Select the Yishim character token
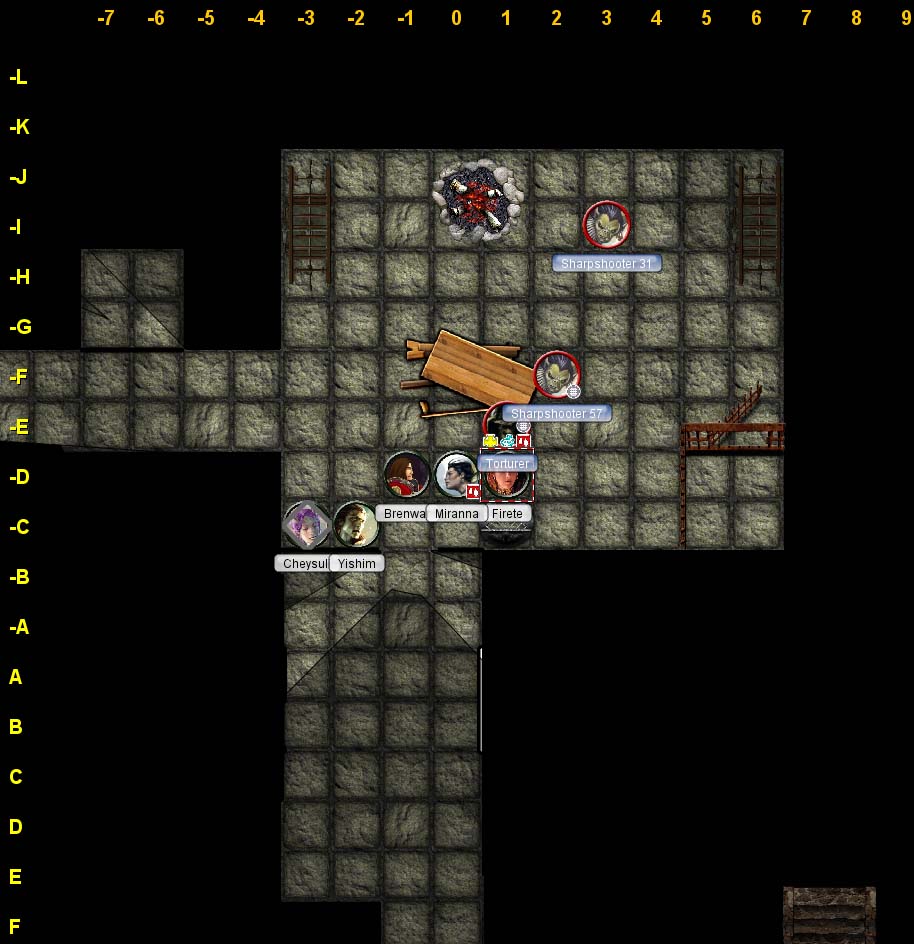Viewport: 914px width, 944px height. [356, 525]
